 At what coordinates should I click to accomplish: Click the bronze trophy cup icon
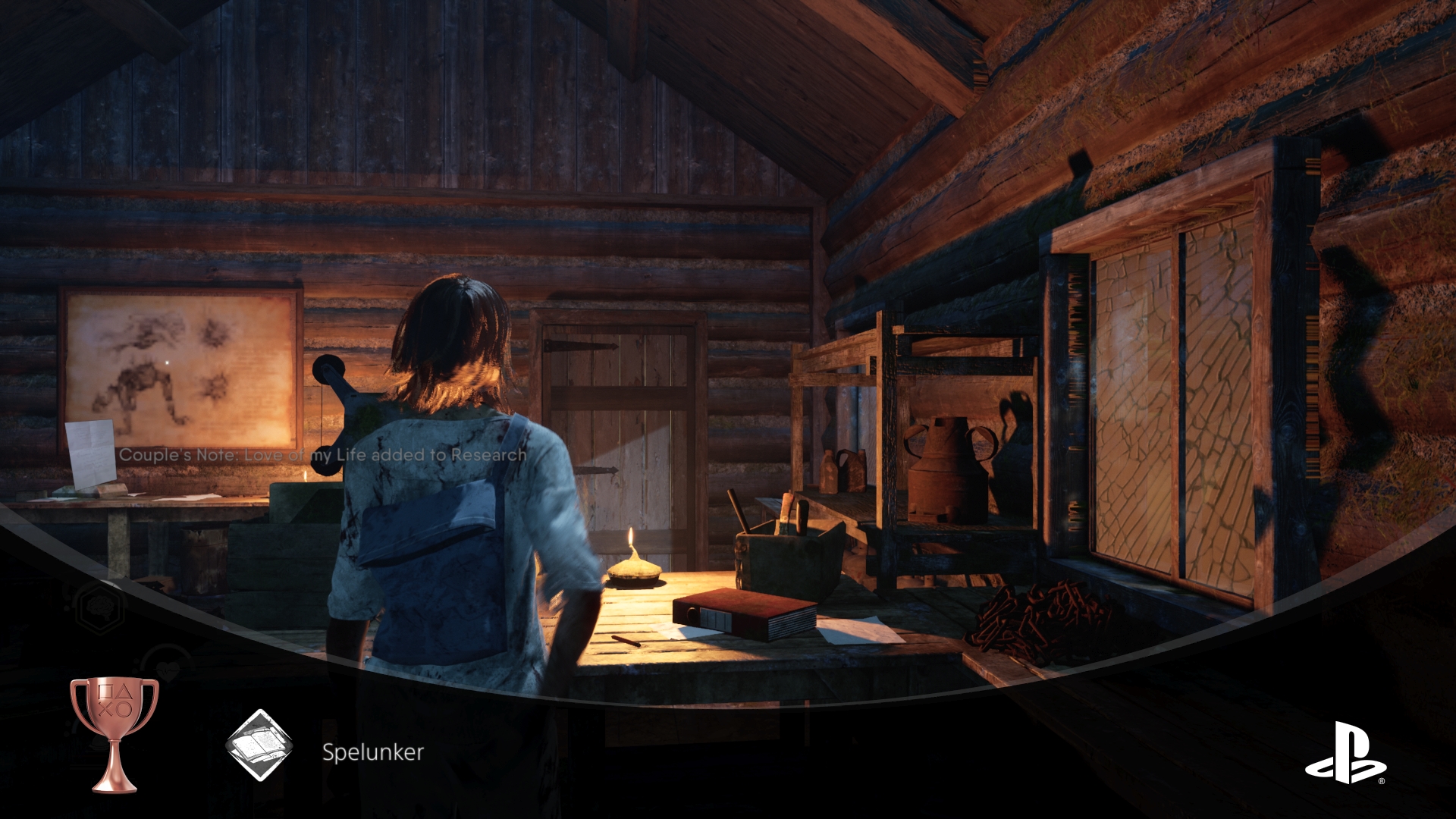pos(115,733)
